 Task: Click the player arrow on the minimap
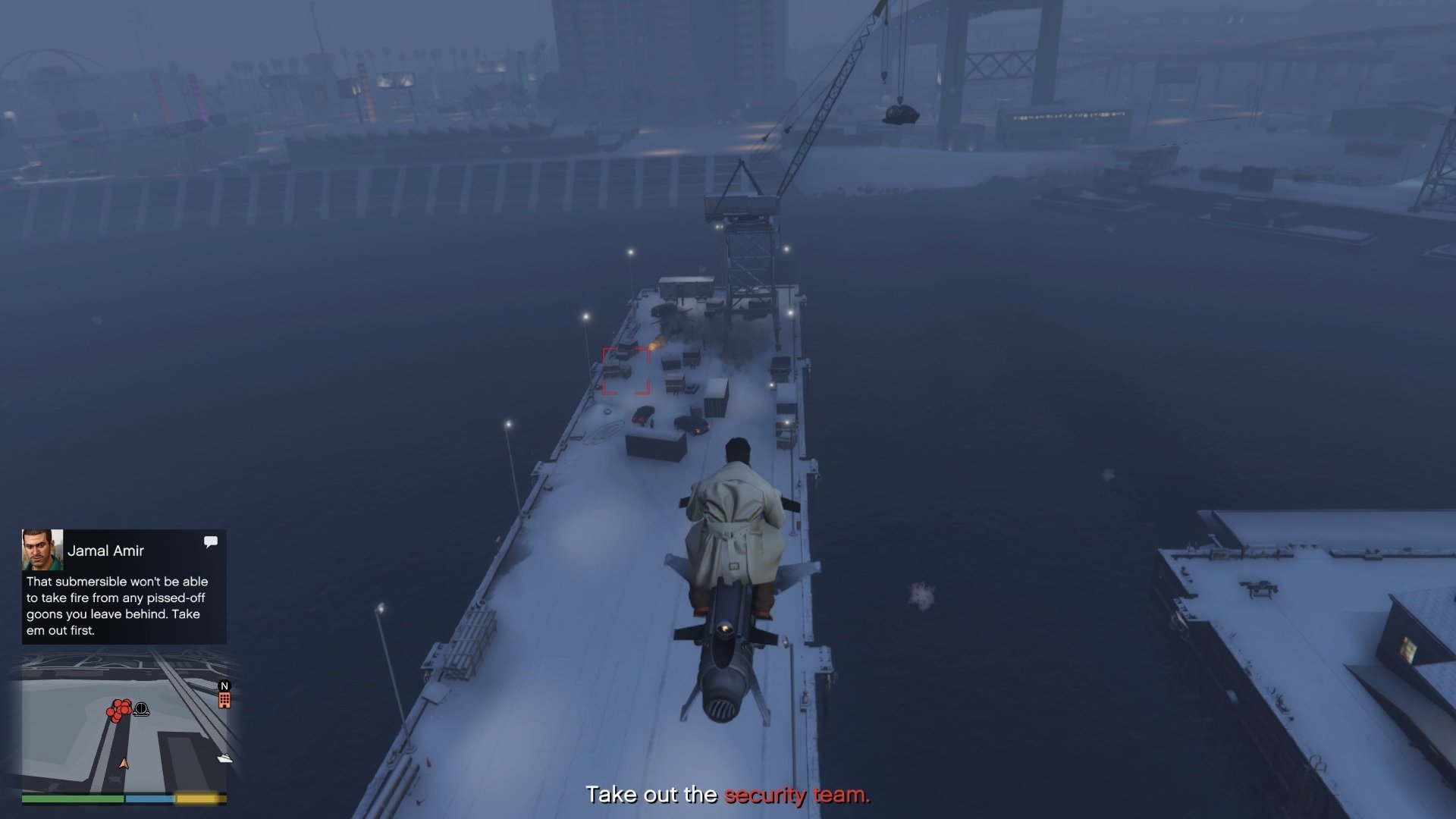pyautogui.click(x=124, y=764)
